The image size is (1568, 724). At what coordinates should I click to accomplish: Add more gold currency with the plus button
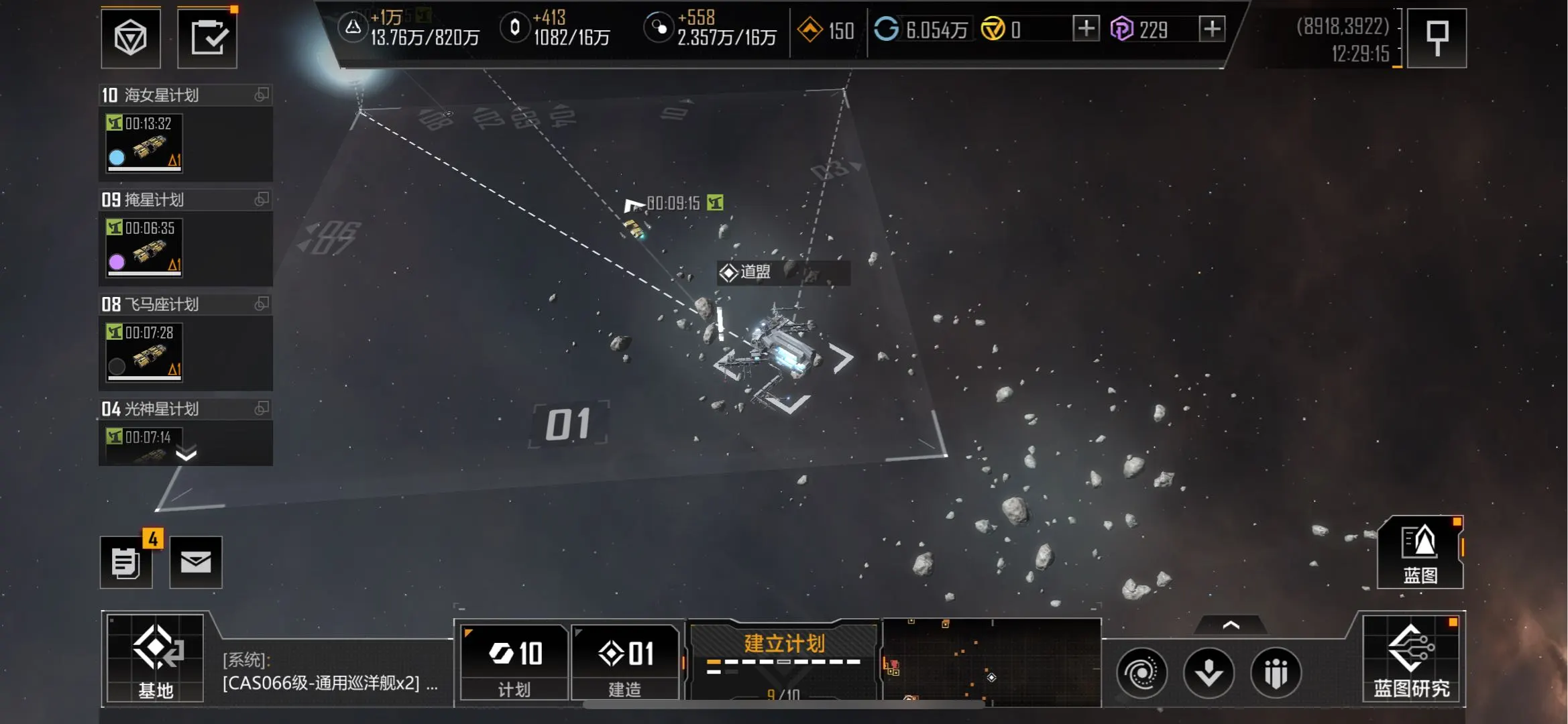[1086, 29]
